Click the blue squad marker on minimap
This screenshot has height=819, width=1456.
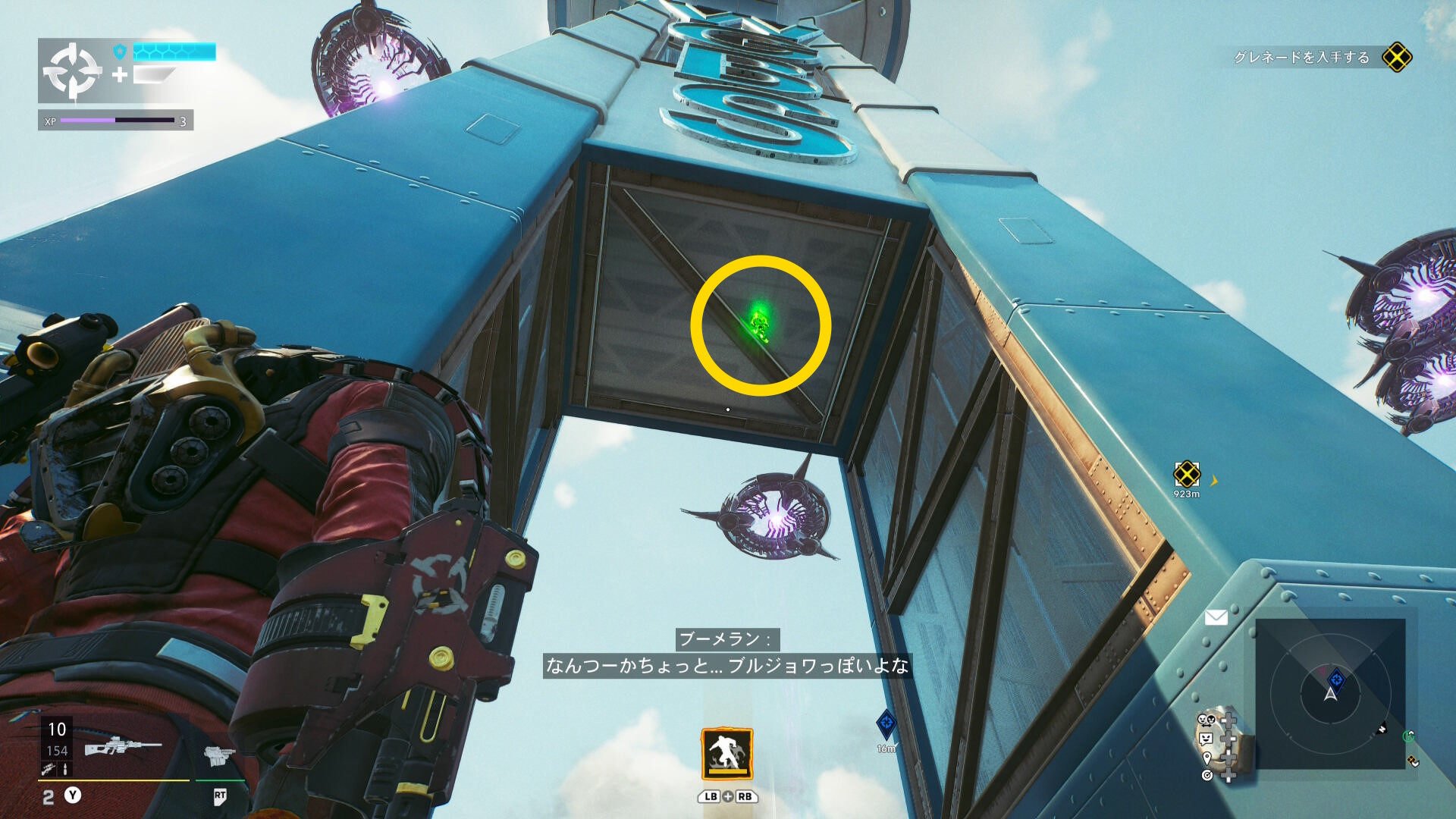[1336, 679]
